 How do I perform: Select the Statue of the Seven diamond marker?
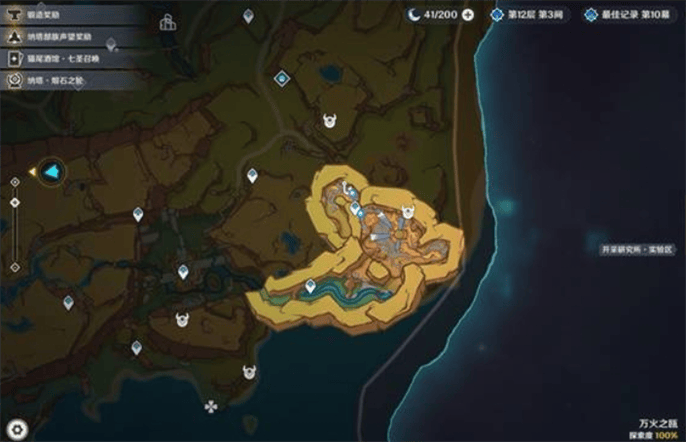click(282, 76)
